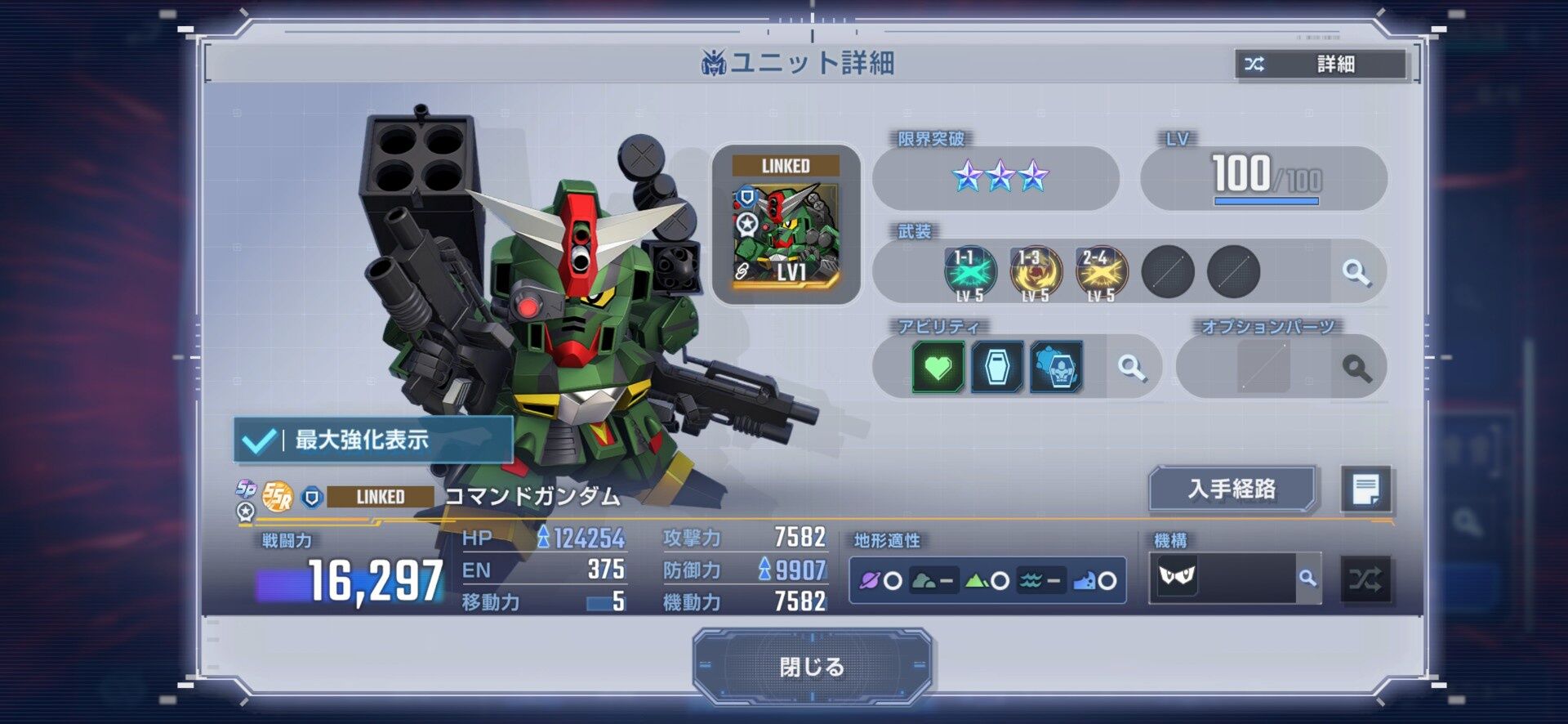The height and width of the screenshot is (724, 1568).
Task: Magnify the オプションパーツ option parts
Action: coord(1356,369)
